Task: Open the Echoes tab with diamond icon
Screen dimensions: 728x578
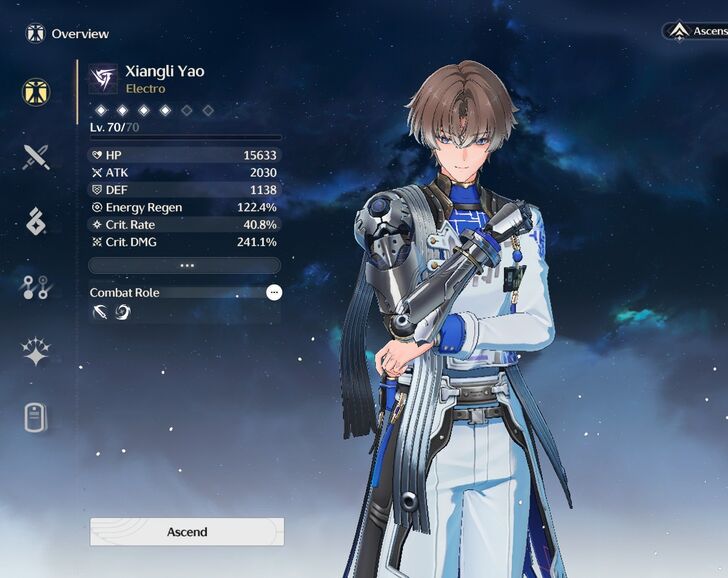Action: click(37, 222)
